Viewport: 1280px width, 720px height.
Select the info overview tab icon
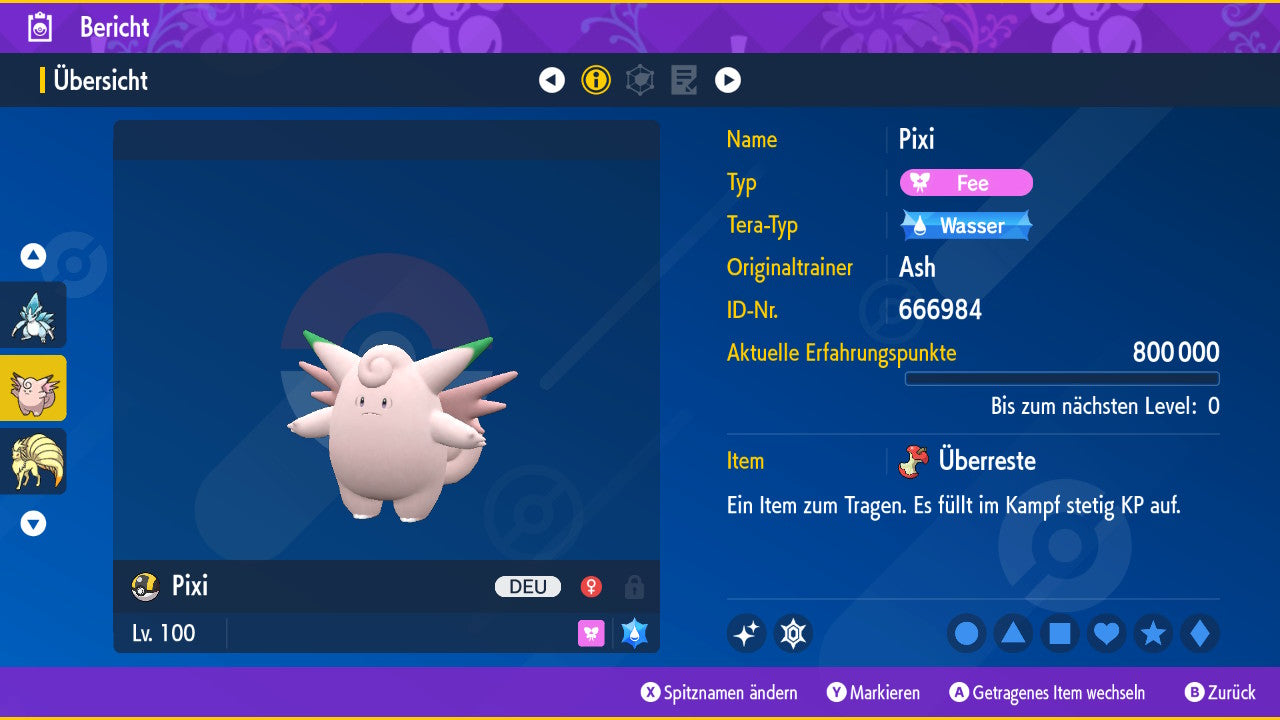click(596, 80)
